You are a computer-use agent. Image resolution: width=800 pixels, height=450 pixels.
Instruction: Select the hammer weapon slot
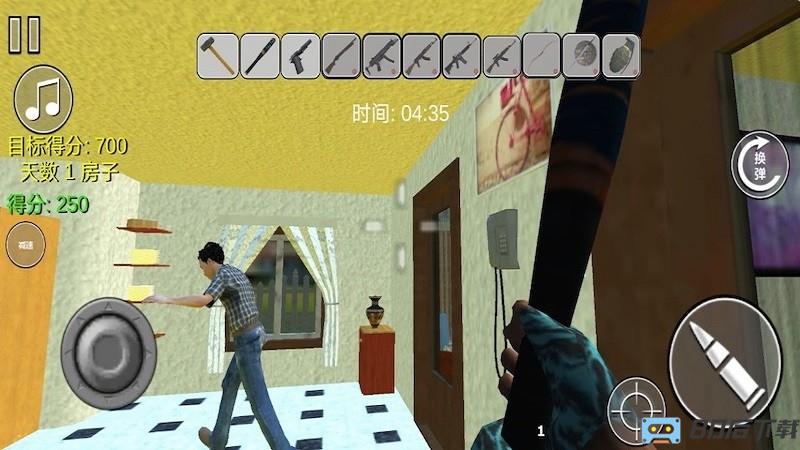[x=217, y=55]
